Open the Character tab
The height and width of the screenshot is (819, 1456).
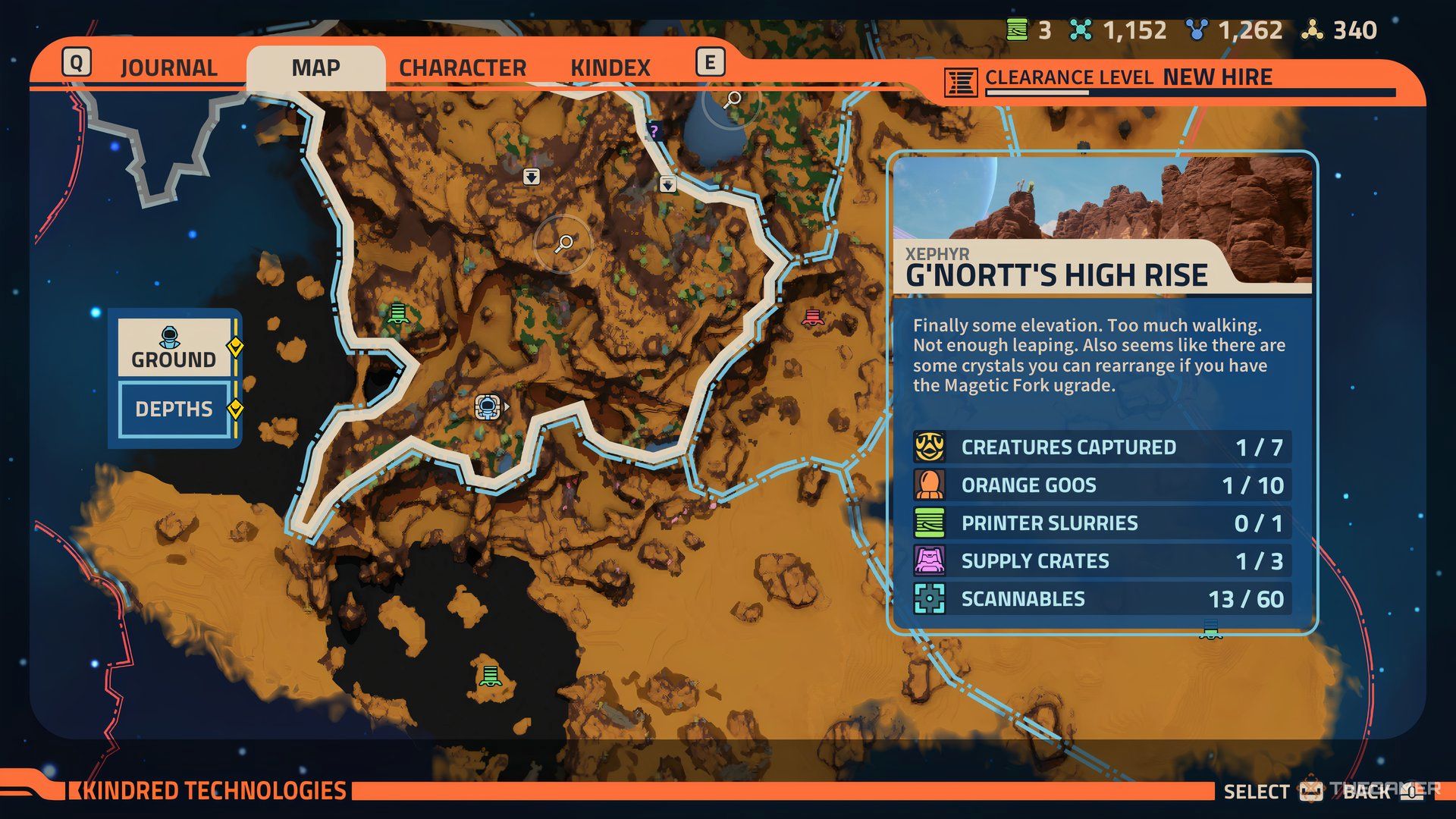(x=463, y=67)
